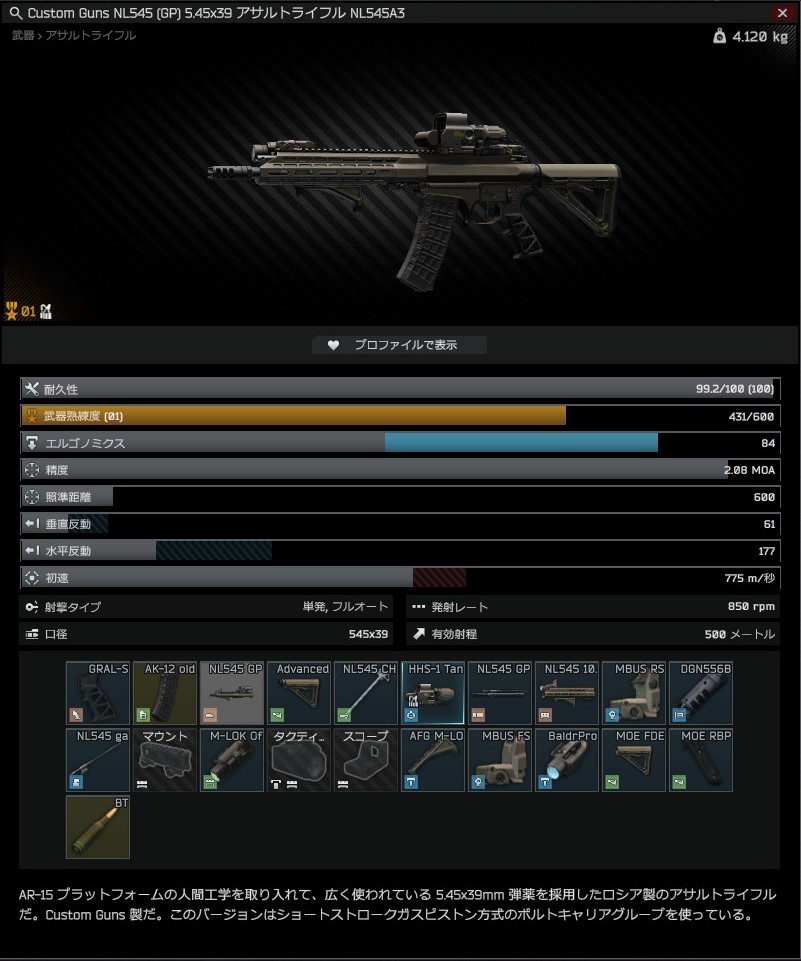Open the HHS-1 Tan sight slot

point(433,693)
